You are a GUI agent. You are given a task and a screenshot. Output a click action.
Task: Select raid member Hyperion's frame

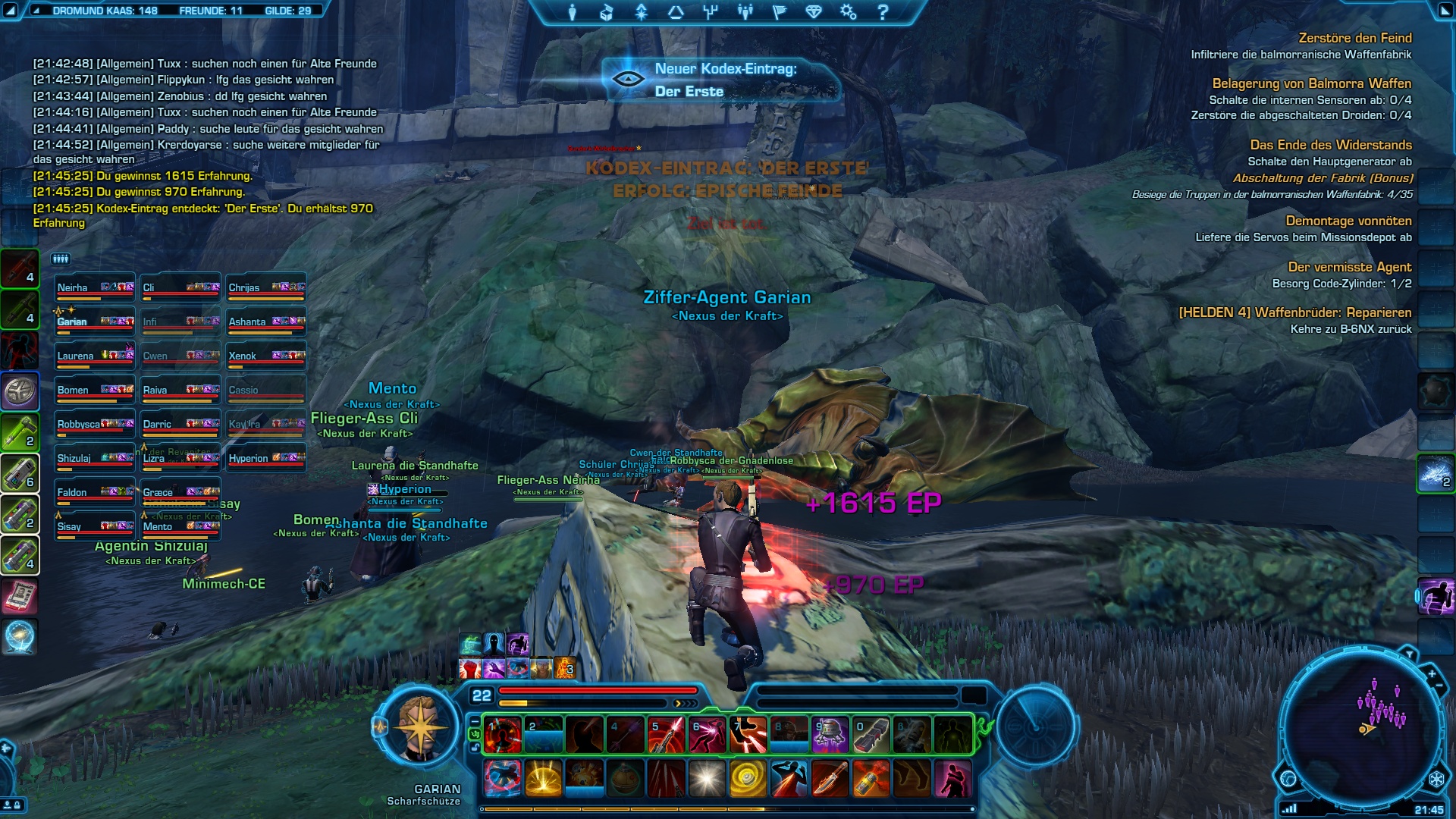point(266,459)
